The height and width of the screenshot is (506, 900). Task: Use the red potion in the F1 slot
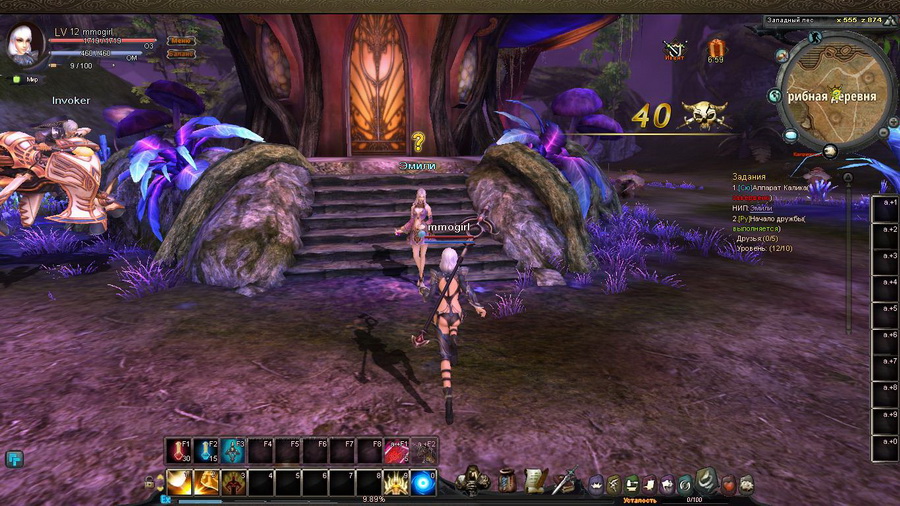pos(180,452)
